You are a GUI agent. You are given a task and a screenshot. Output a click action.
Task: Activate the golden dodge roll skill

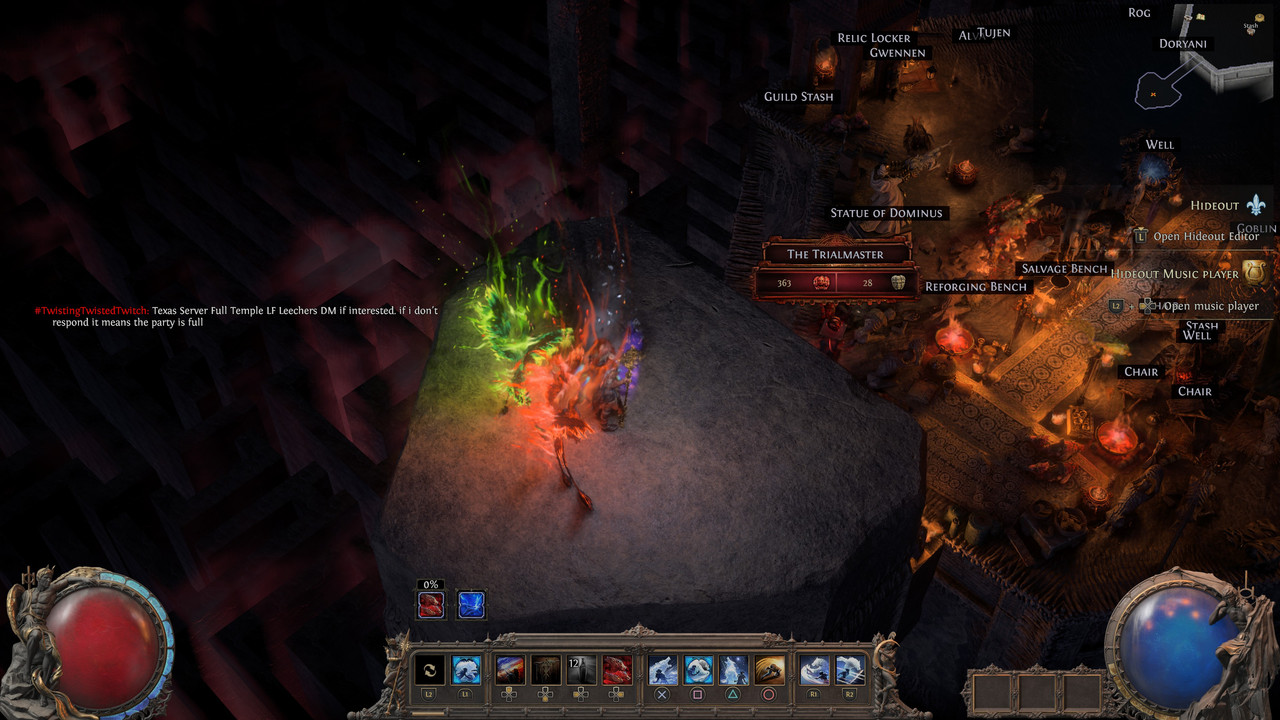coord(769,670)
